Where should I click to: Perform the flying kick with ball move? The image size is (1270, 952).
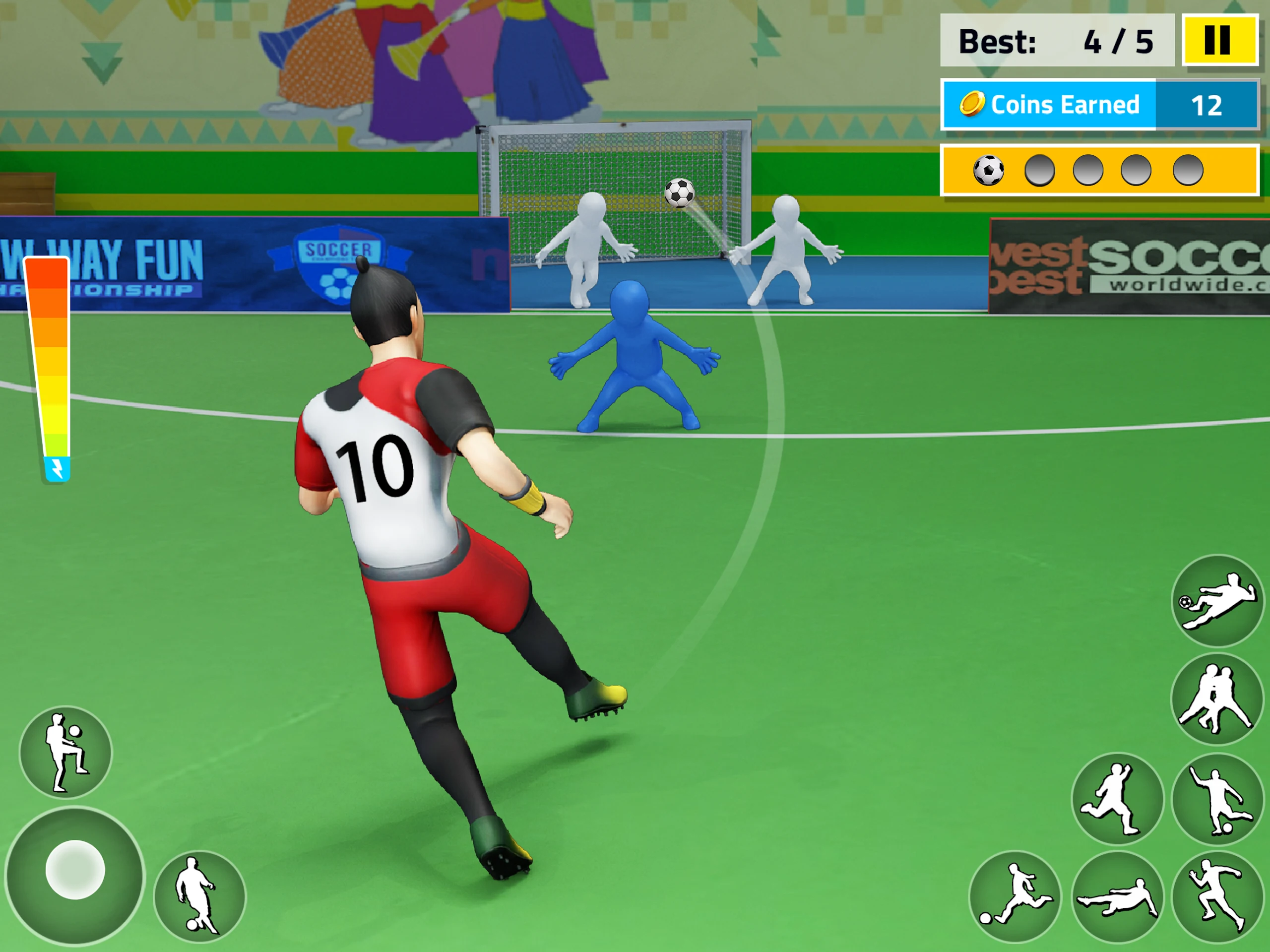point(1217,601)
